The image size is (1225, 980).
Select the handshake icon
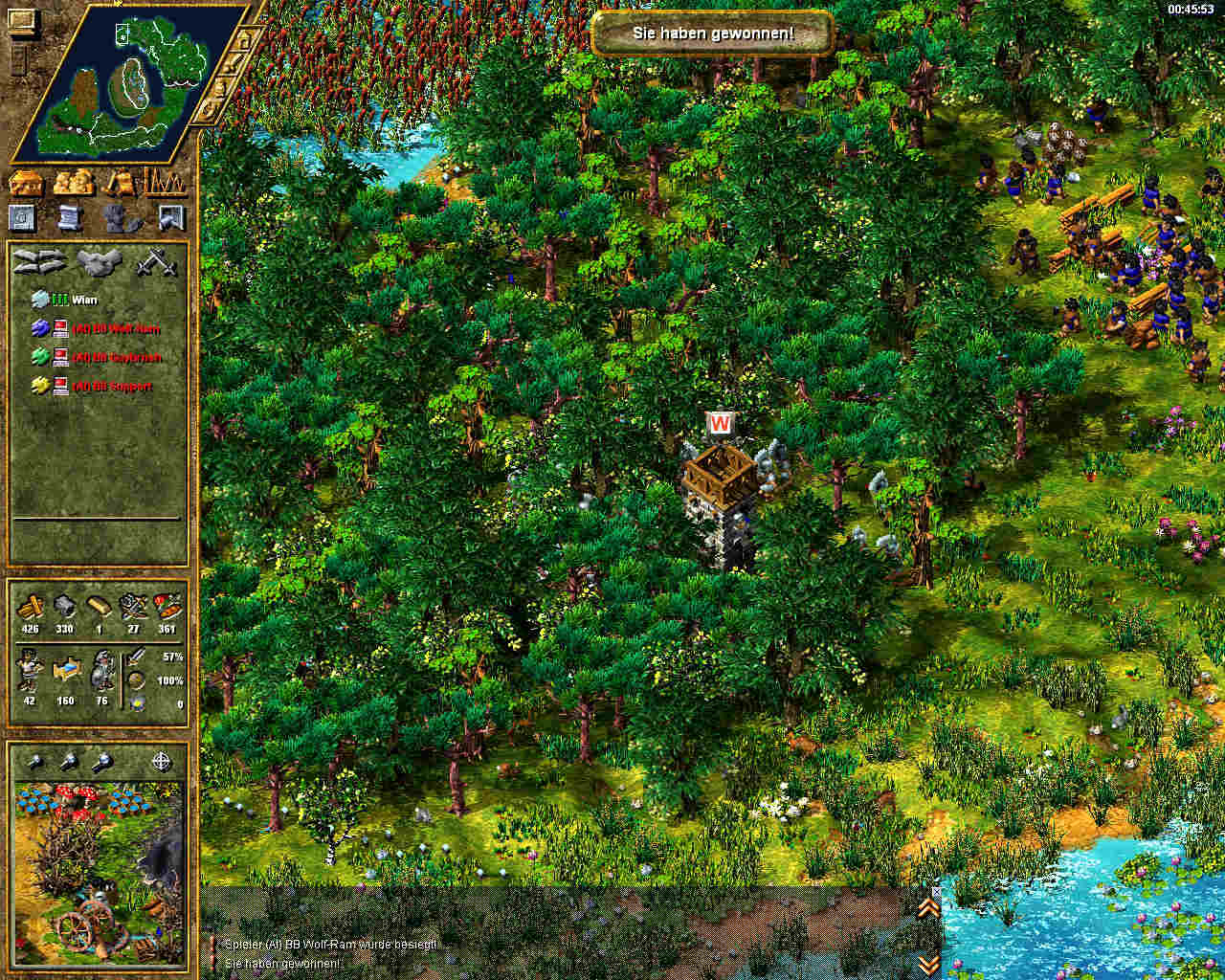coord(98,261)
